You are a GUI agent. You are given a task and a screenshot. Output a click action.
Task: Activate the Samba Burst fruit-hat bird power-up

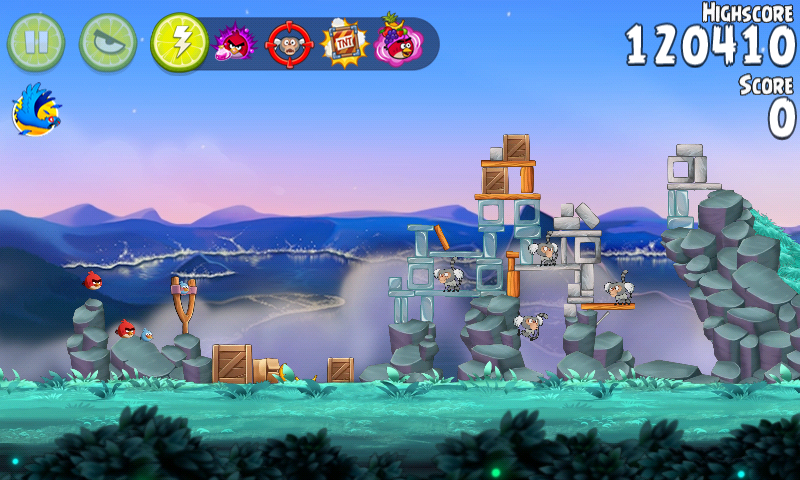pos(399,42)
